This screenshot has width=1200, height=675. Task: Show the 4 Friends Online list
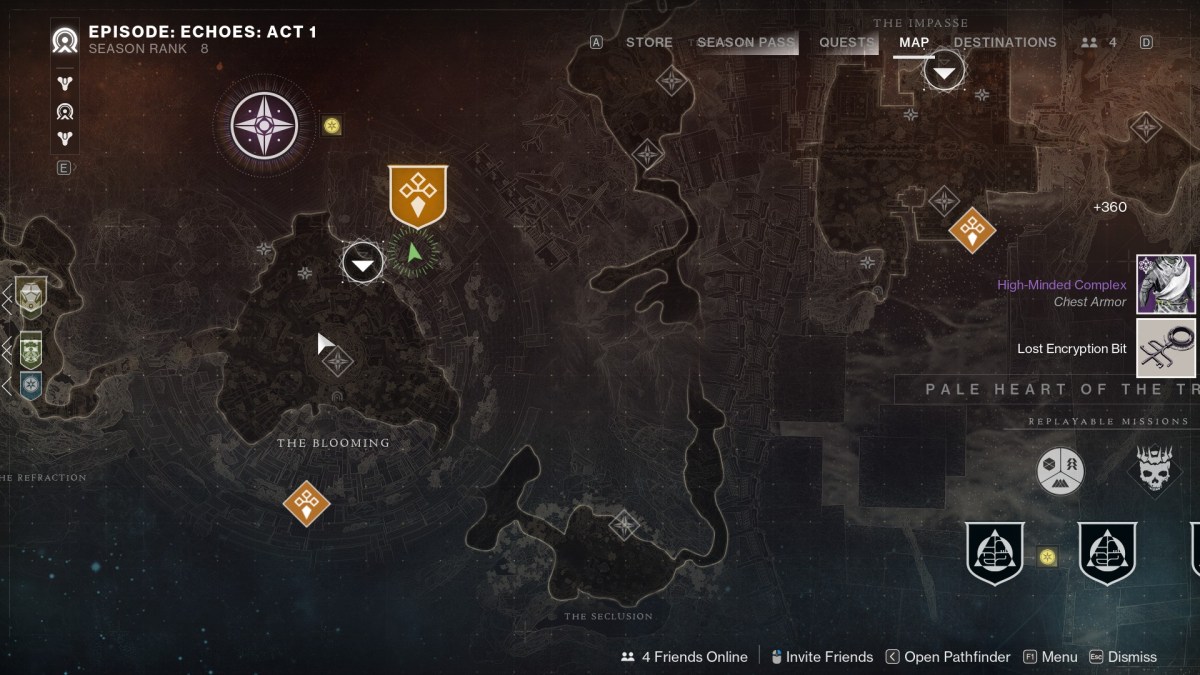(x=685, y=657)
